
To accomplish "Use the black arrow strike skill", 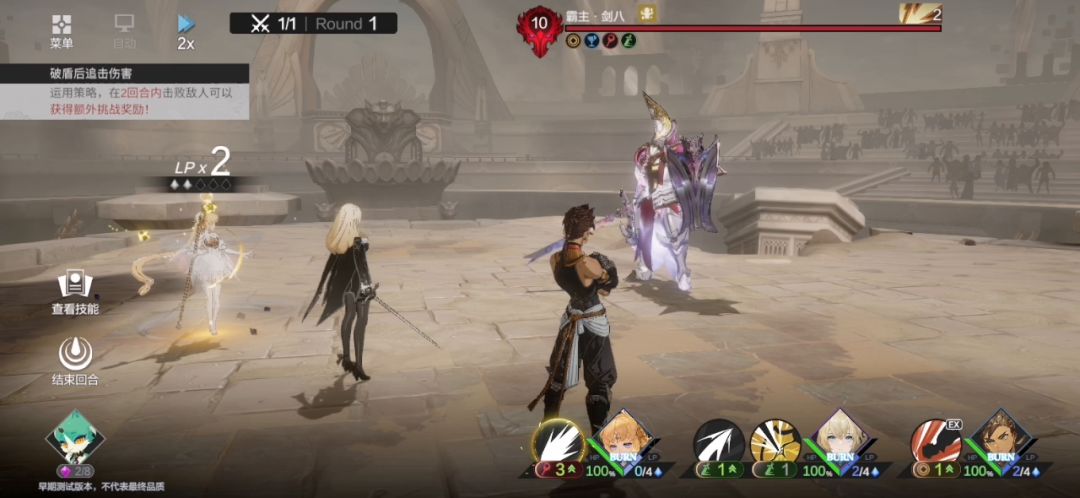I will pos(720,442).
